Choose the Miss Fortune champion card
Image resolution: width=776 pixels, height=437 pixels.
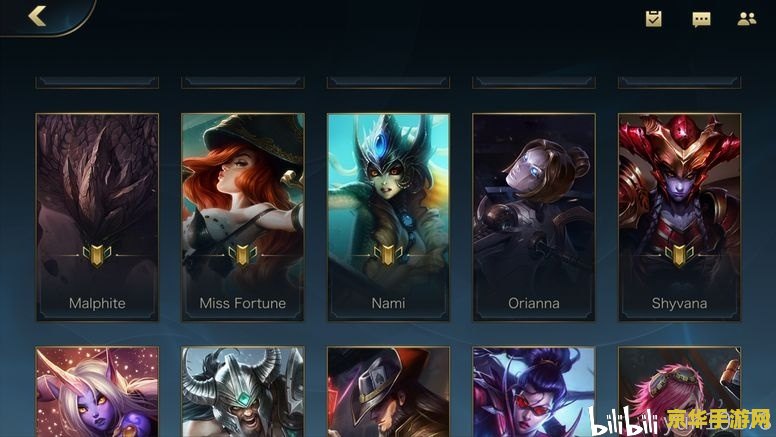point(243,217)
